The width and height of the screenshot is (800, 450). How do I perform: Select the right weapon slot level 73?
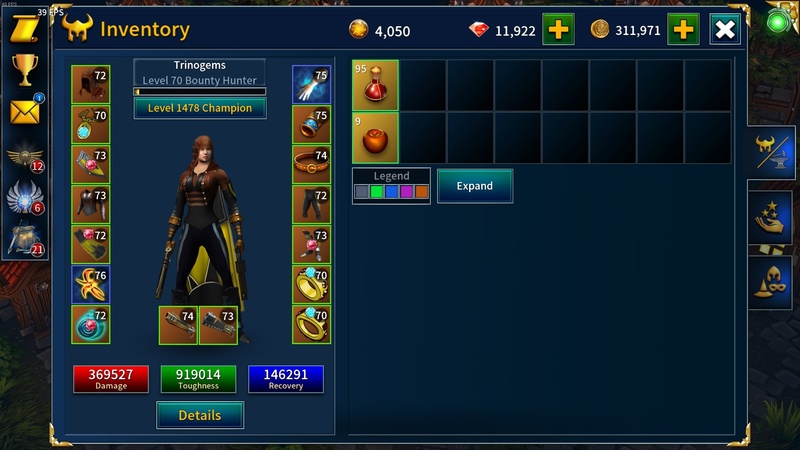pos(218,325)
